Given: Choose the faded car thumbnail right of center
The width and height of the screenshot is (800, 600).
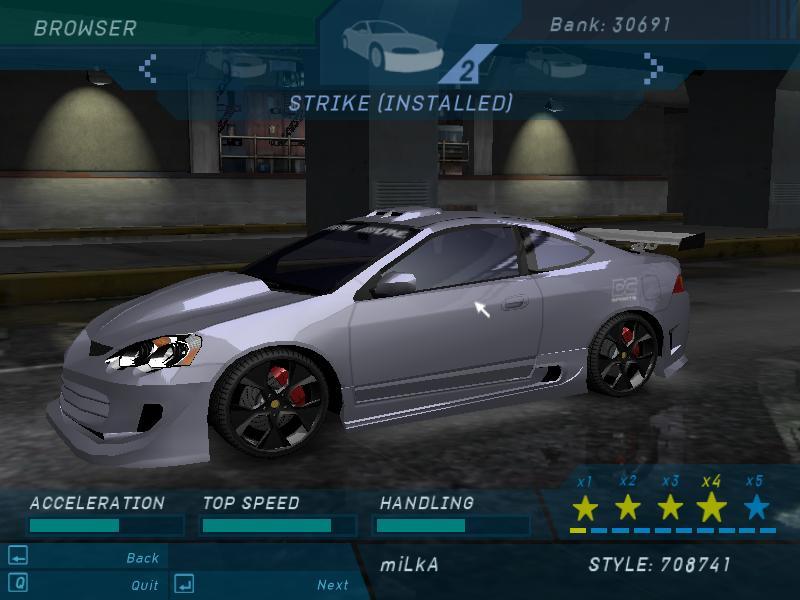Looking at the screenshot, I should pos(550,62).
